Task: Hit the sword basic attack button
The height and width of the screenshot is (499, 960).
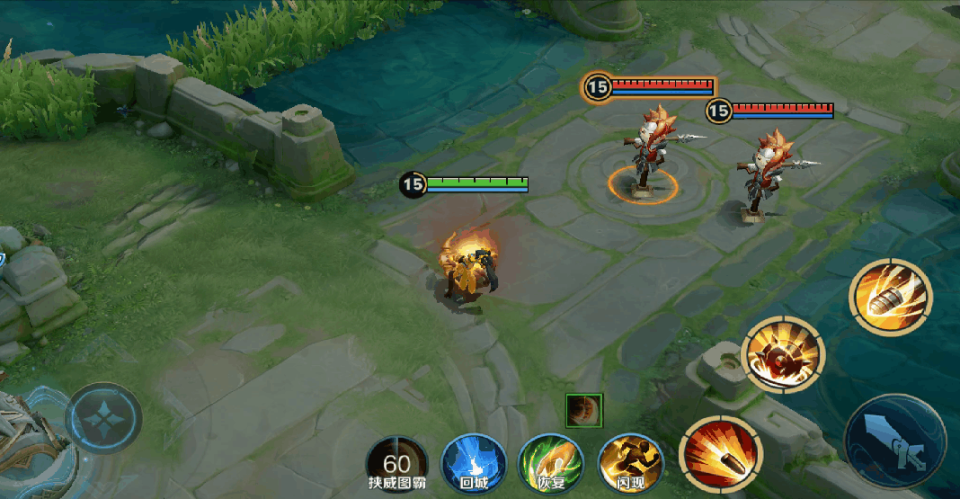Action: (x=894, y=440)
